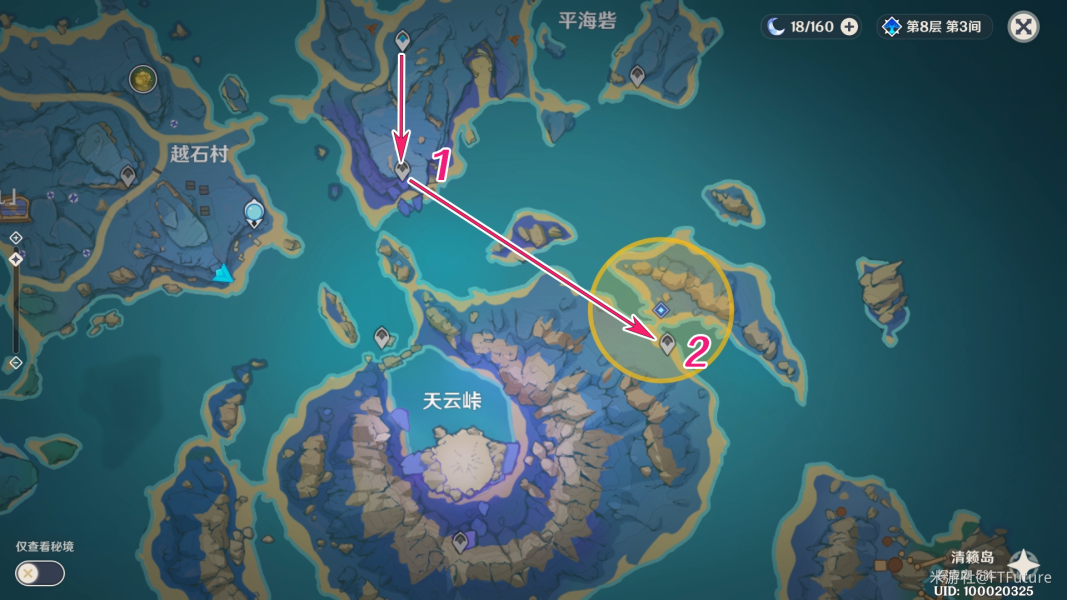This screenshot has height=600, width=1067.
Task: Select the Statue of The Seven marker
Action: pos(255,211)
